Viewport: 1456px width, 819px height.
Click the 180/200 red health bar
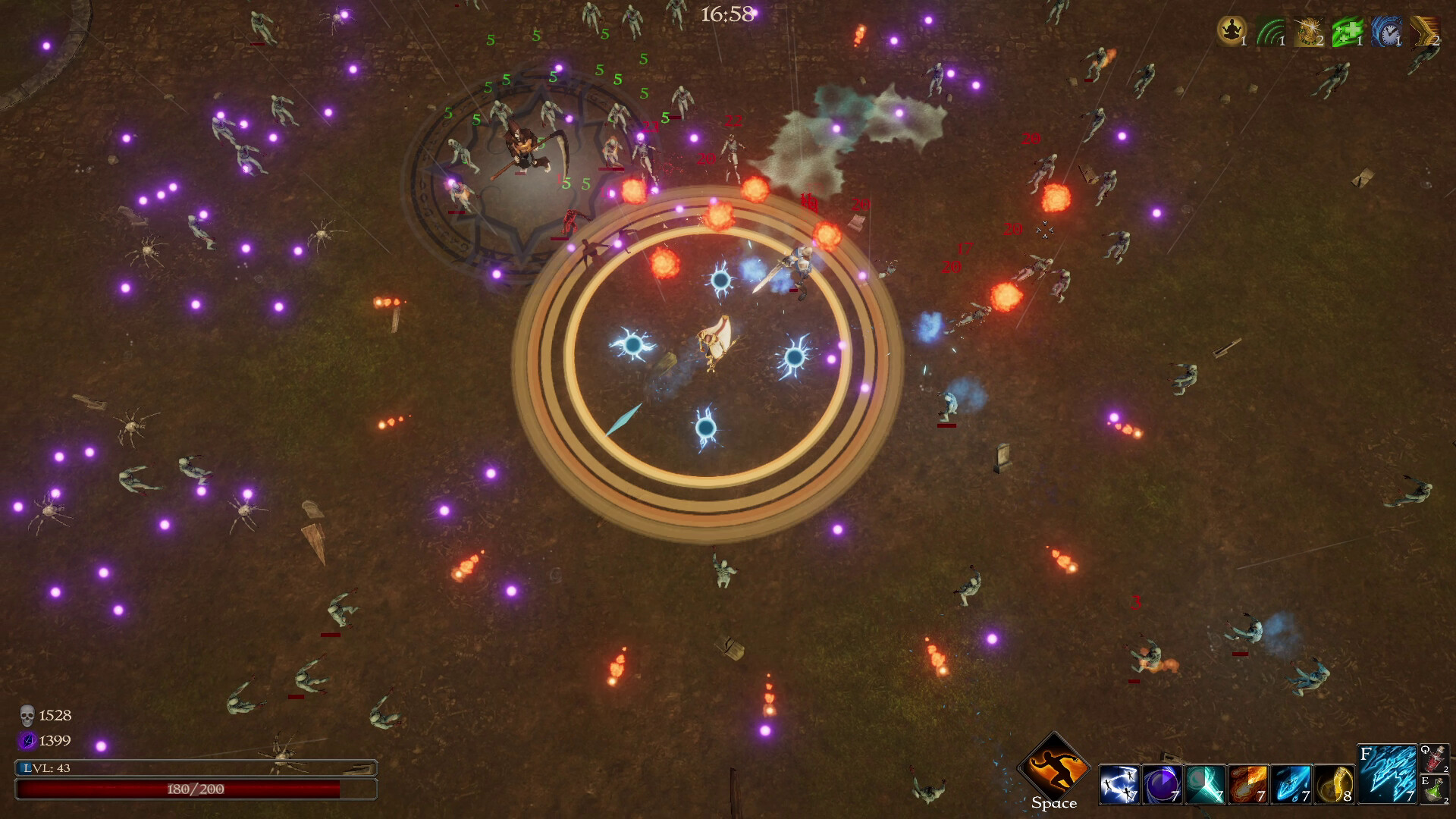click(x=196, y=789)
